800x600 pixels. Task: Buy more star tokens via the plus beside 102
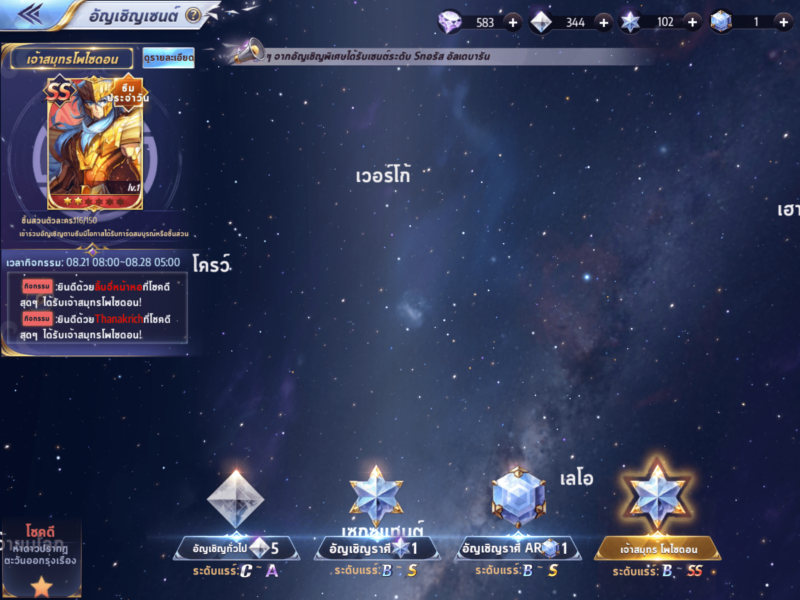(692, 22)
